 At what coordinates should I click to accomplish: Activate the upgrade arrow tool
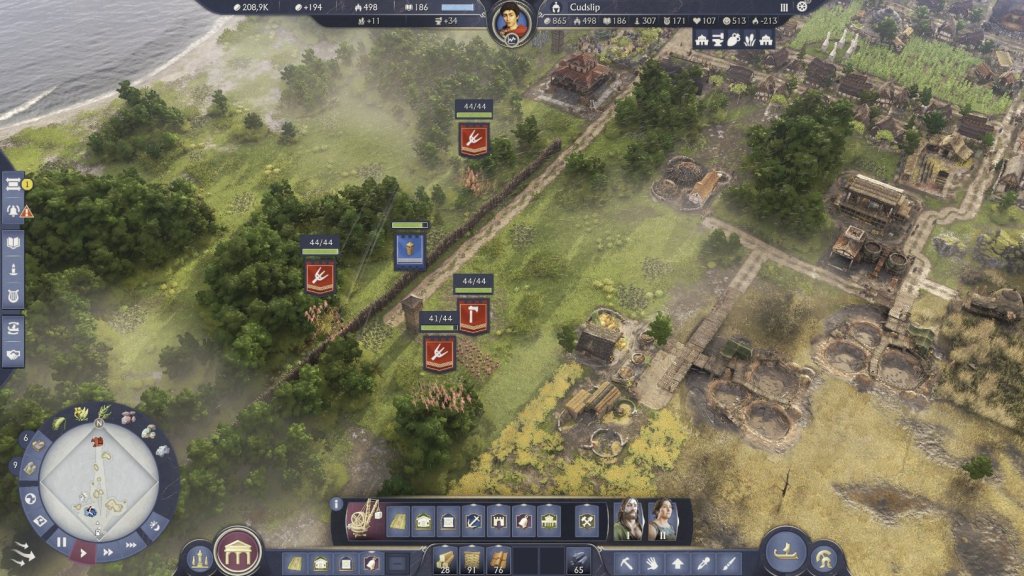tap(679, 563)
